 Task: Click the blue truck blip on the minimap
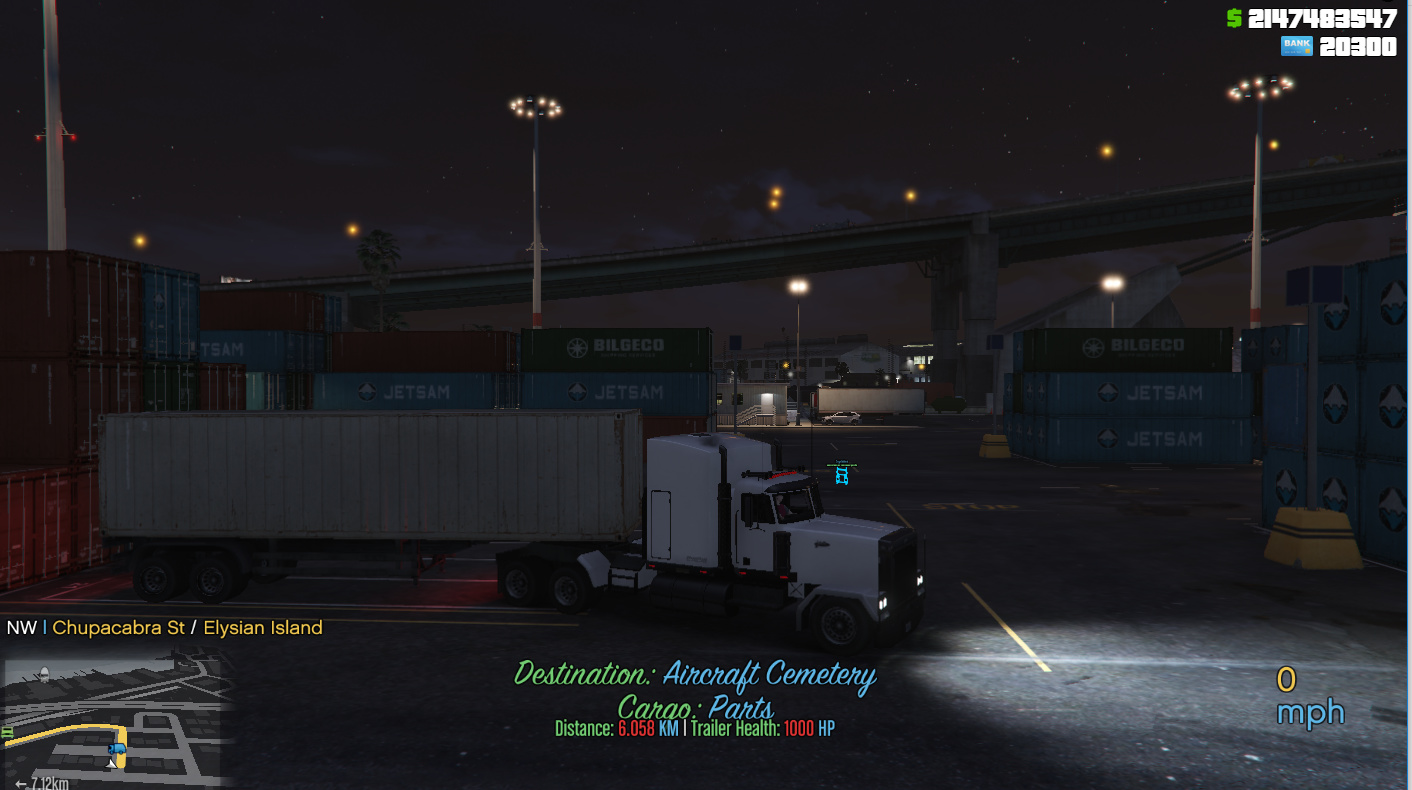pos(117,748)
